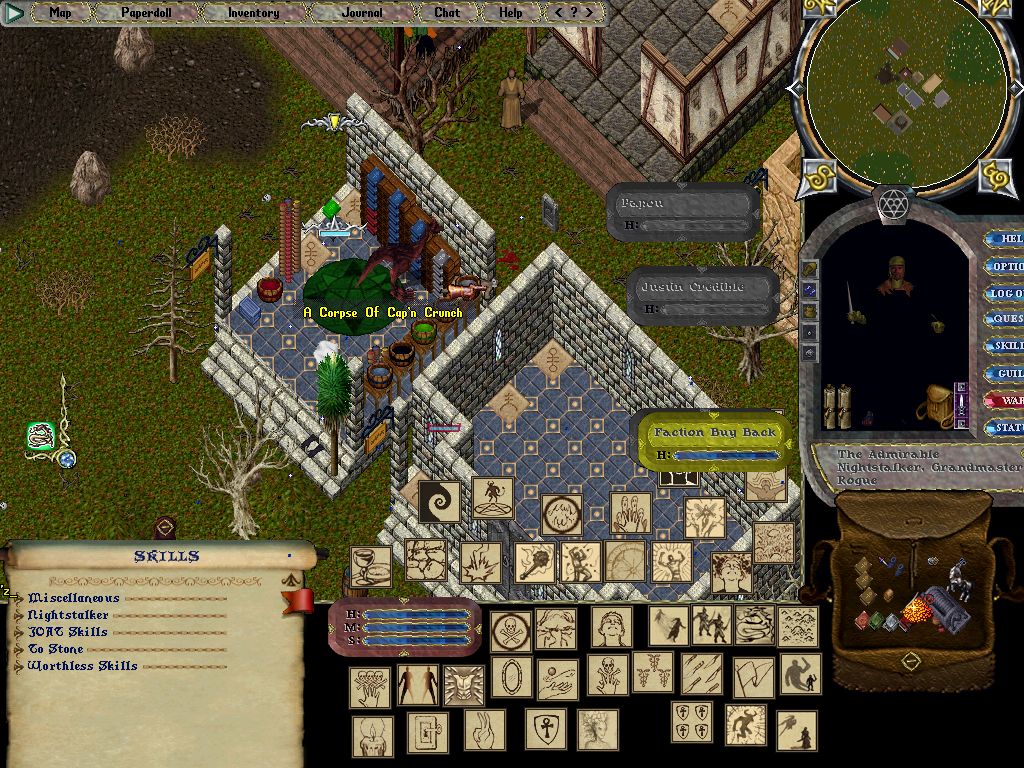Click the Log Out button on the paperdoll

[1004, 294]
